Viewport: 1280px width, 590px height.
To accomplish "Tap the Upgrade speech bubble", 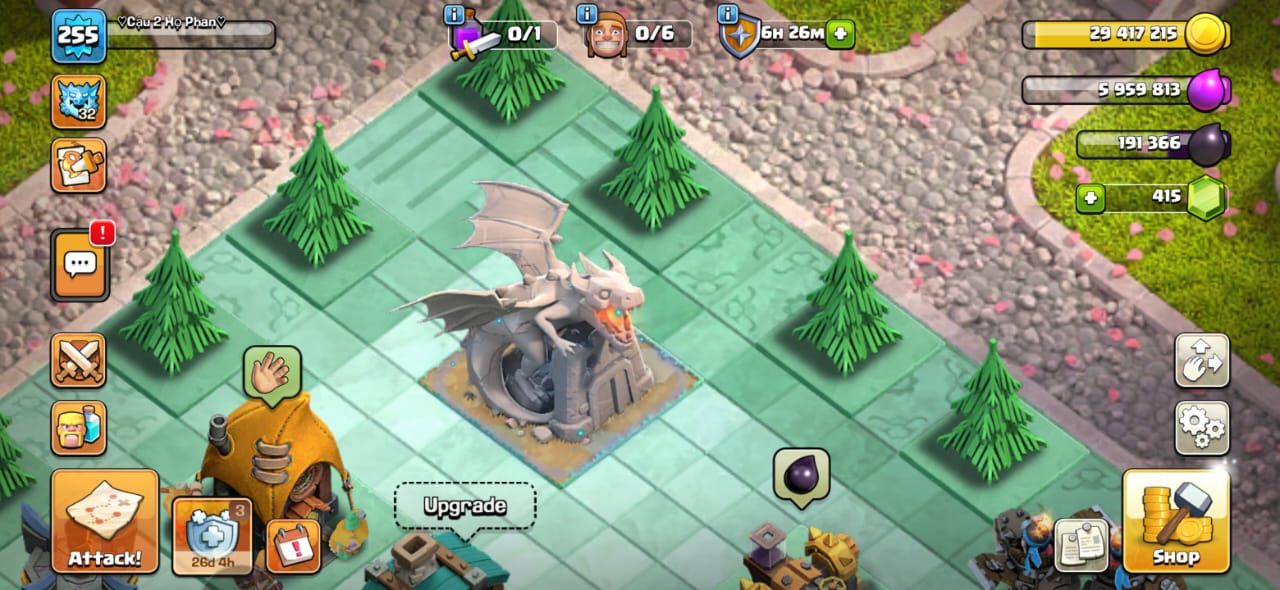I will click(465, 507).
